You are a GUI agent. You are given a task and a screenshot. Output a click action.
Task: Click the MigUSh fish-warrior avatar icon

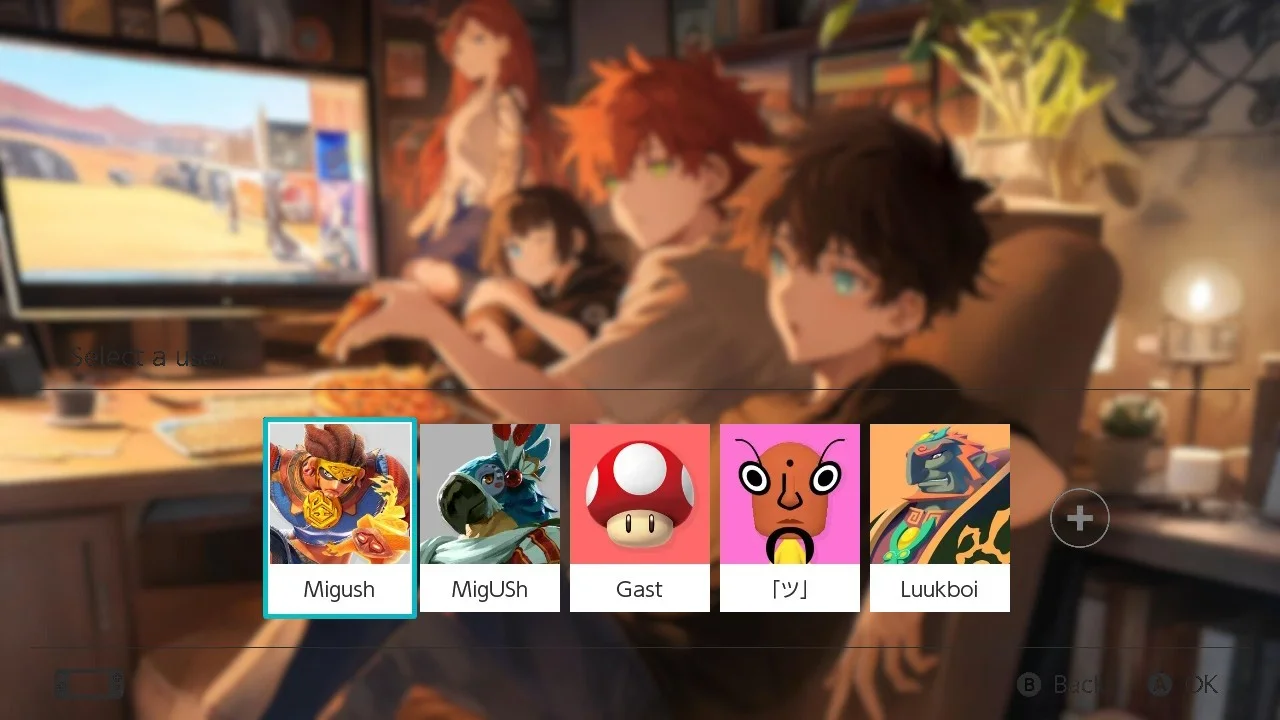(x=490, y=493)
